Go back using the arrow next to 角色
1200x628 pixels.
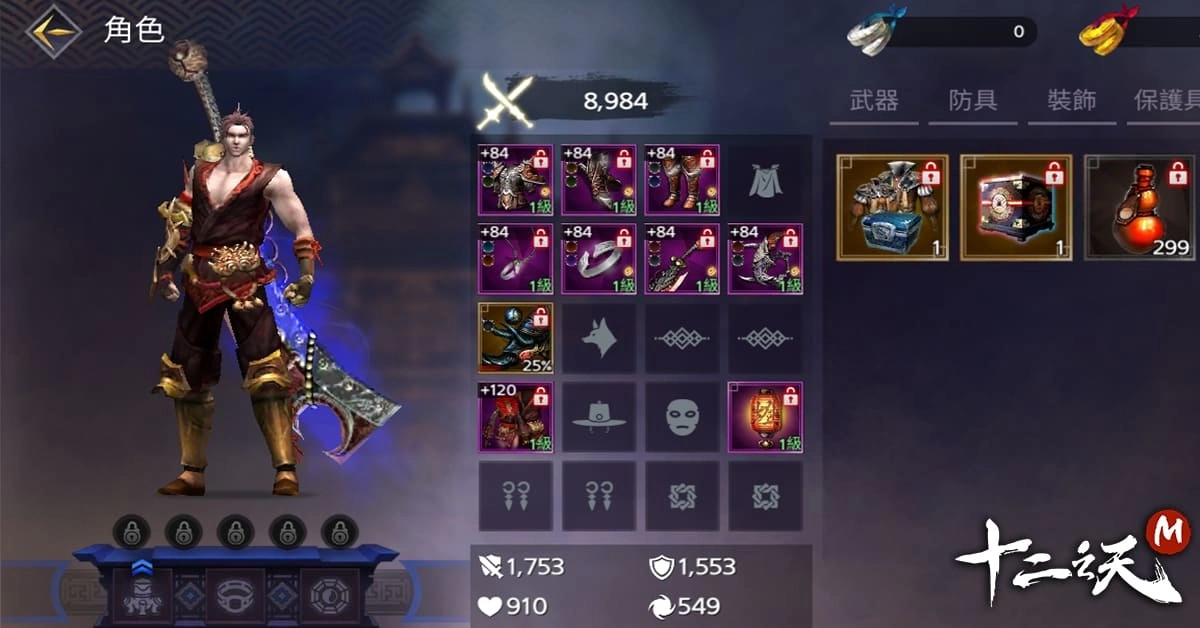click(53, 31)
